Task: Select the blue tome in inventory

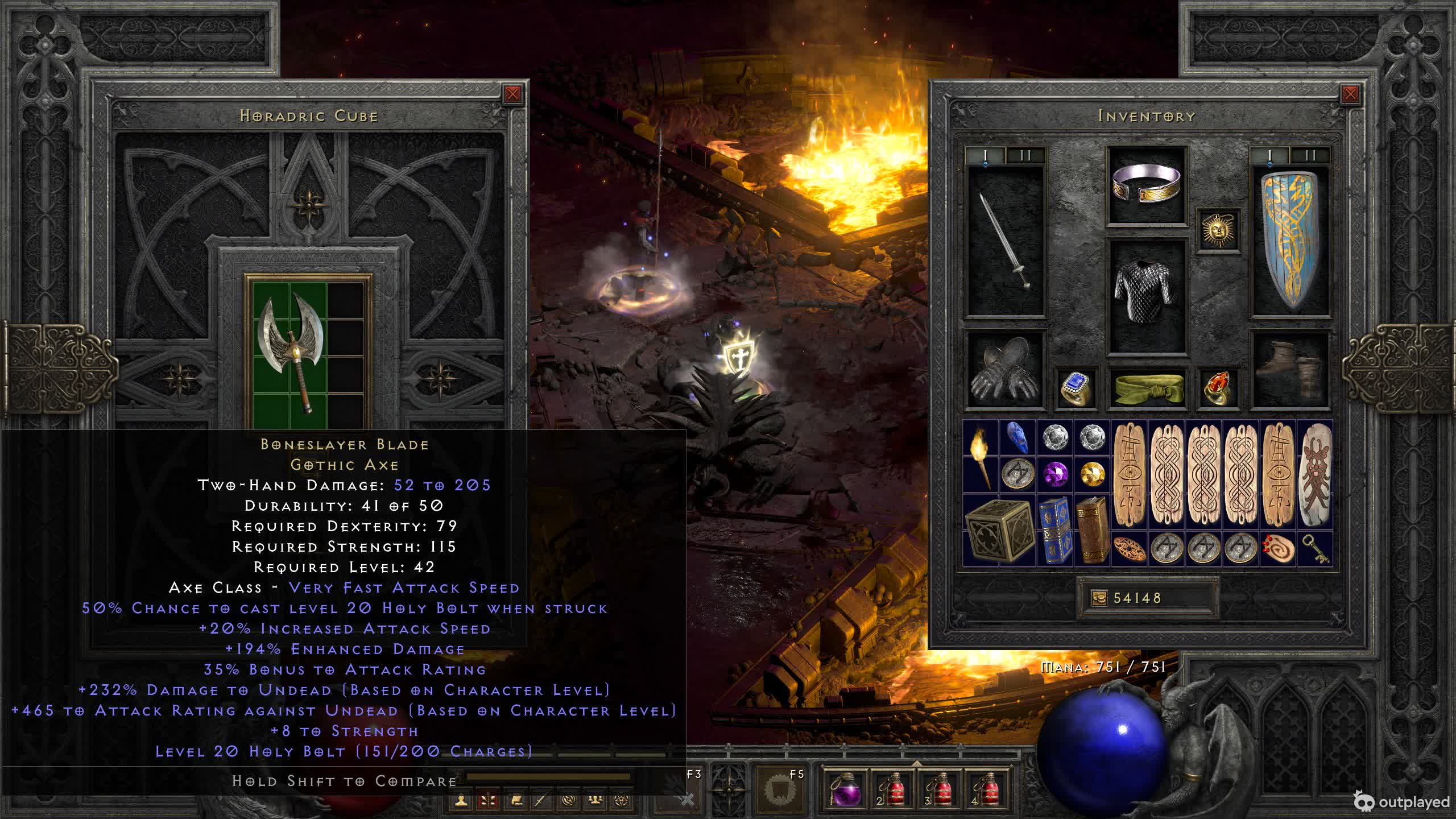Action: pos(1056,530)
